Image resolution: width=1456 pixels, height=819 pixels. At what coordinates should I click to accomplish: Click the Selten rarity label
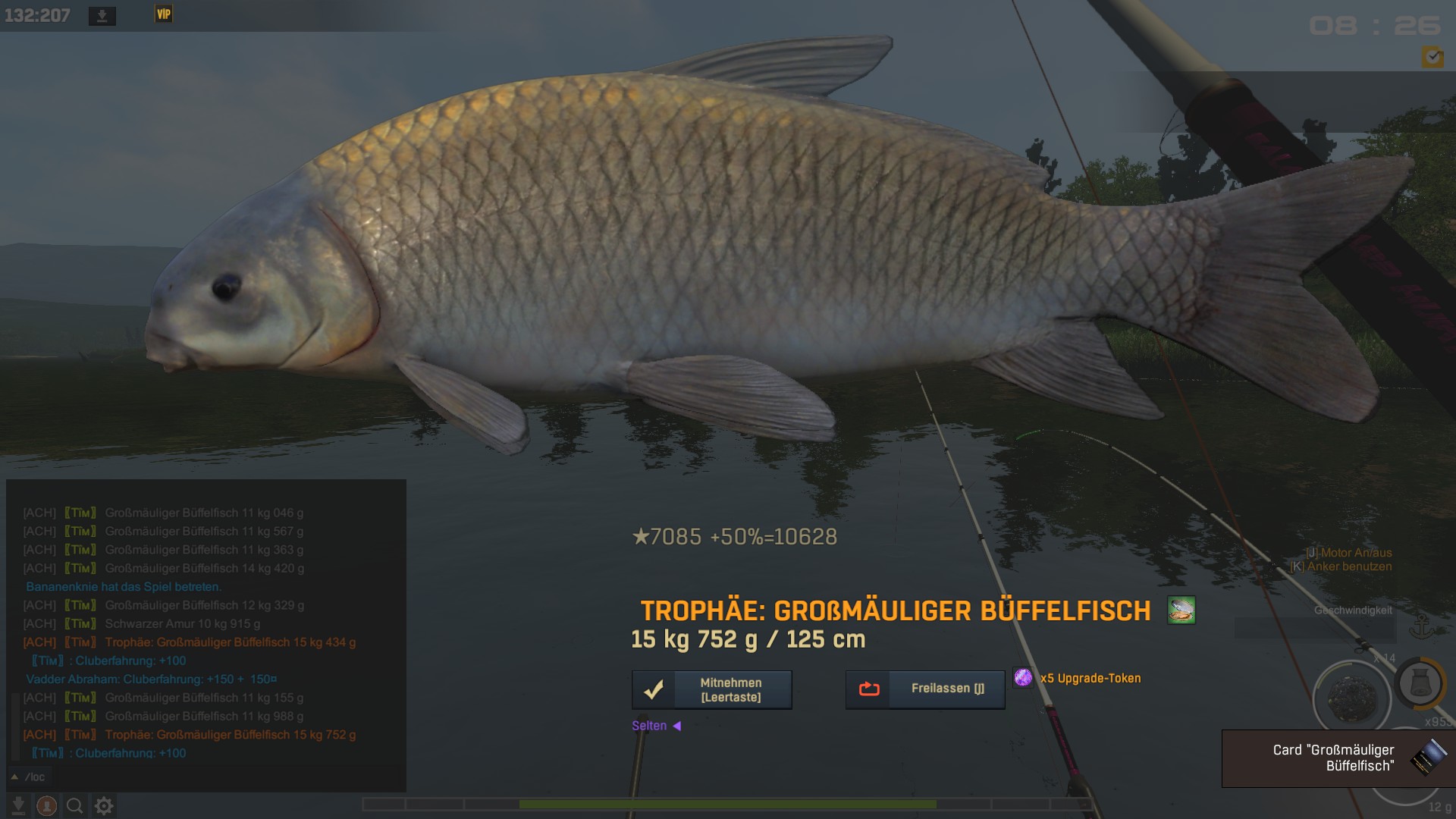click(649, 726)
